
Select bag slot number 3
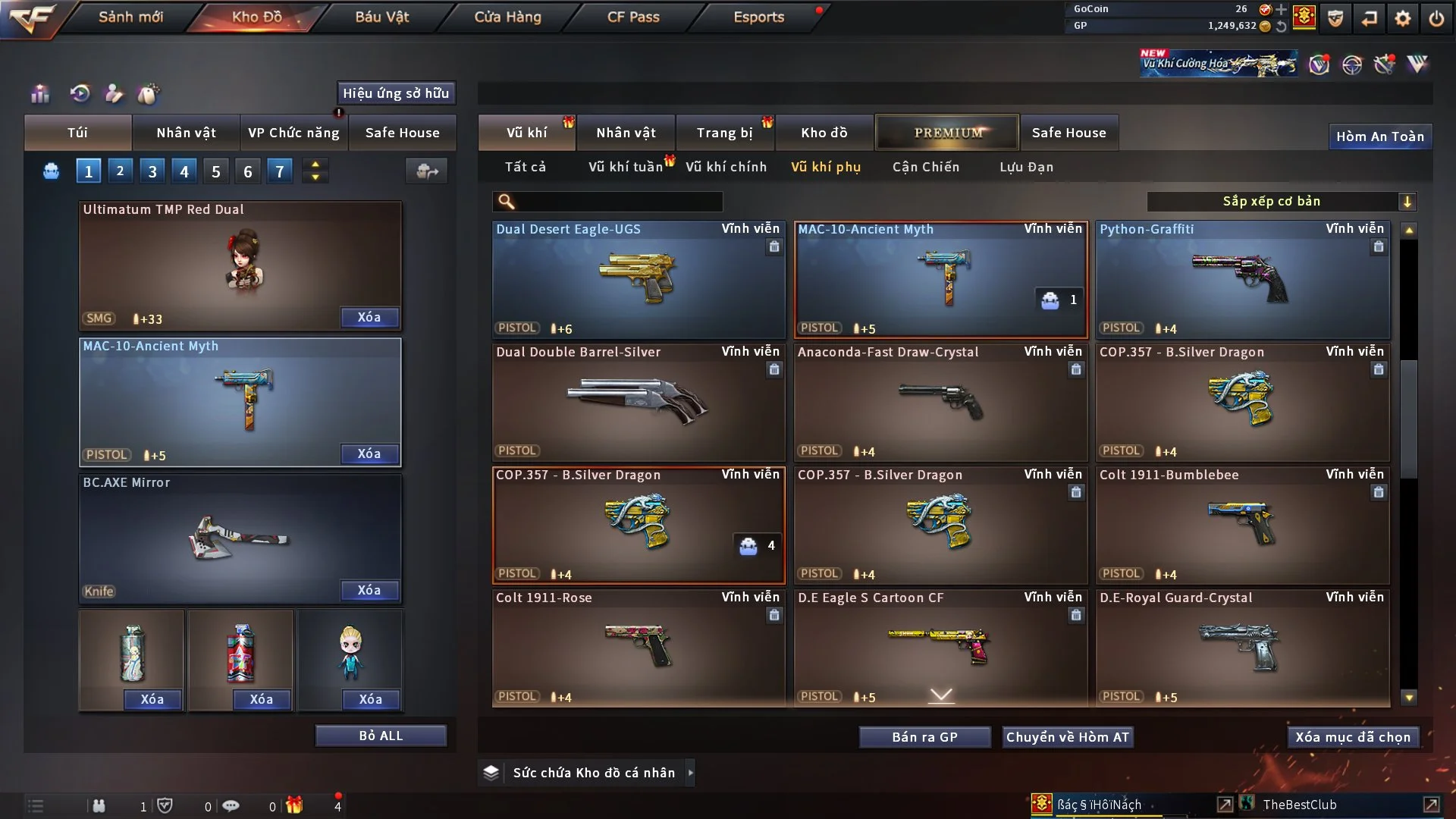coord(152,171)
